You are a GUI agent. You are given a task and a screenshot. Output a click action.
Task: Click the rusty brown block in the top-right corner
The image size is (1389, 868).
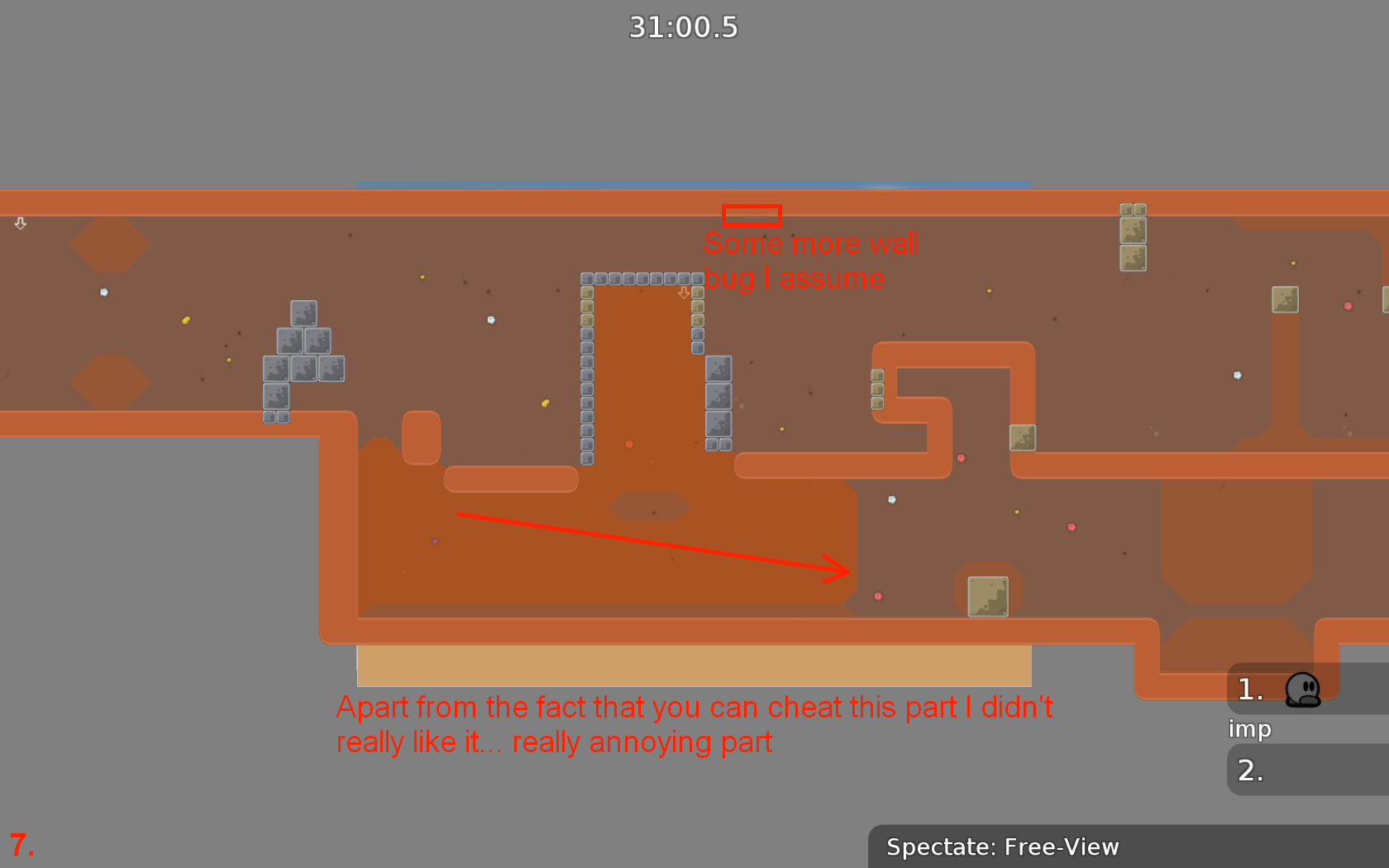click(1134, 236)
